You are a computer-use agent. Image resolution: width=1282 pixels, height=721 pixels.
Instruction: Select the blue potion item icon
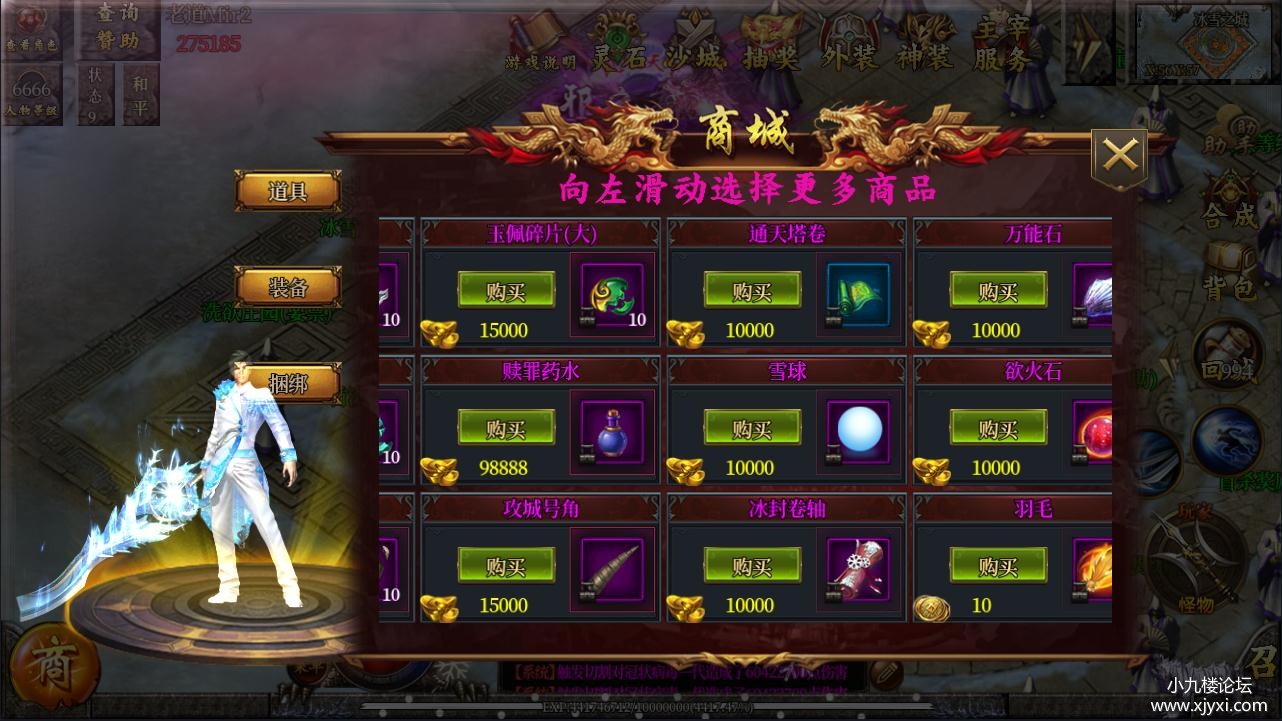click(611, 432)
